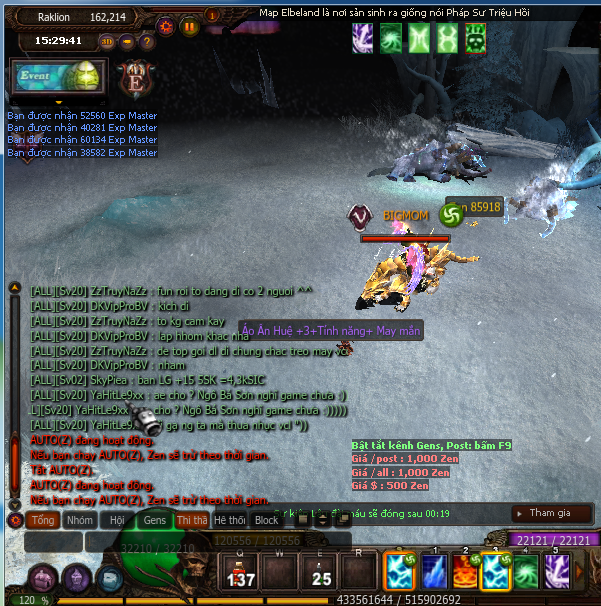Open the sun-gear settings button
601x606 pixels.
coord(167,27)
